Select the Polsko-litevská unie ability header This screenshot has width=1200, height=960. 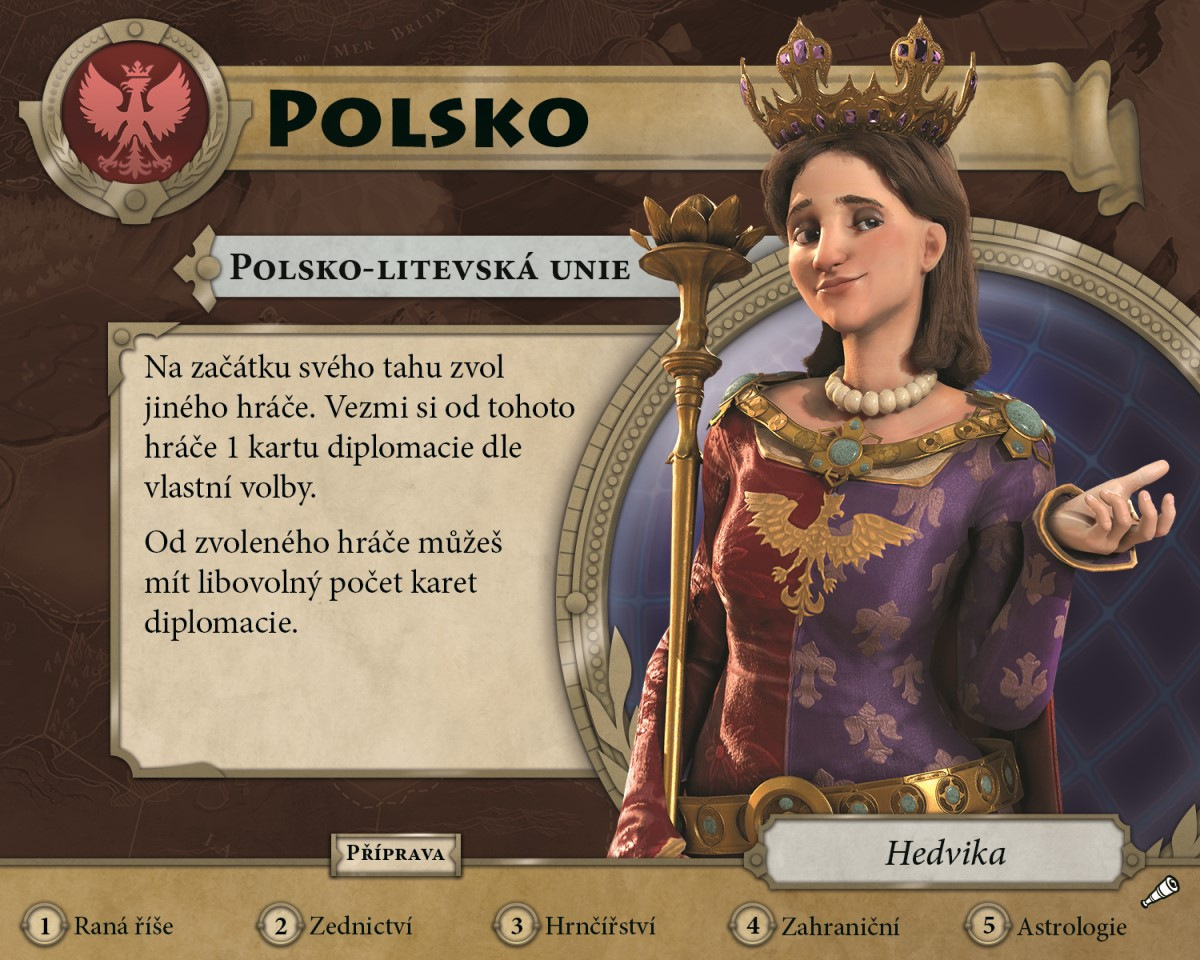430,268
